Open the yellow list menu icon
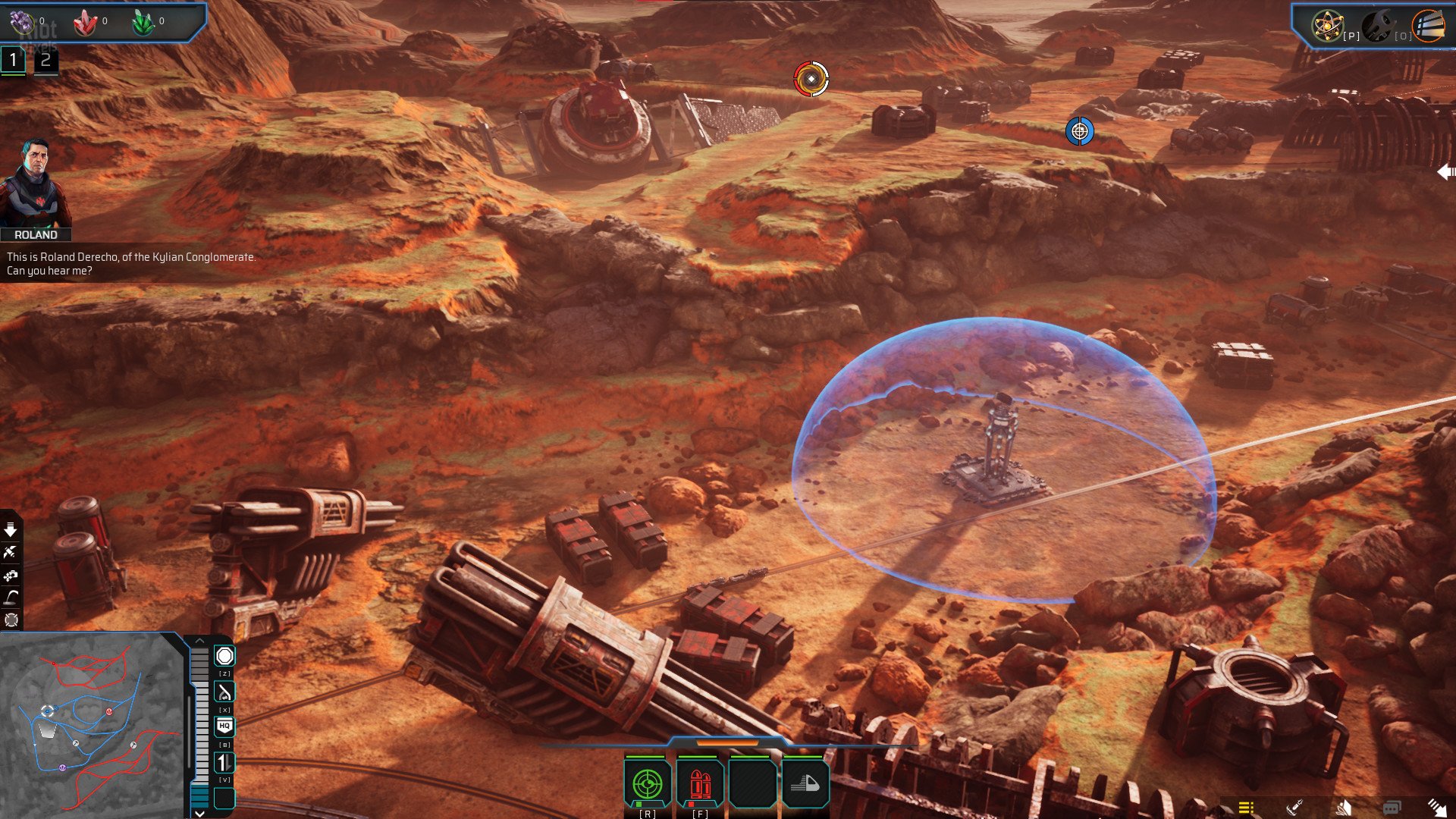Viewport: 1456px width, 819px height. click(1246, 808)
